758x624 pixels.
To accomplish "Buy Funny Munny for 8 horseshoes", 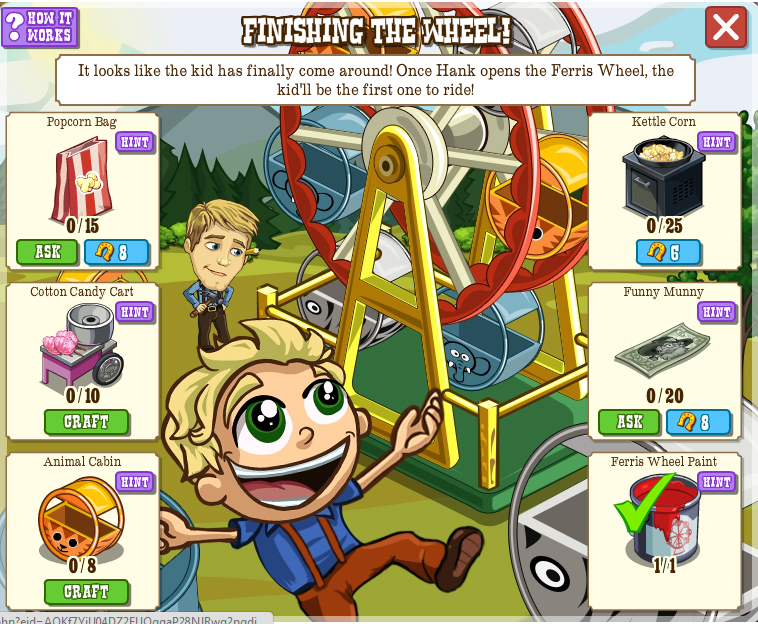I will point(698,422).
